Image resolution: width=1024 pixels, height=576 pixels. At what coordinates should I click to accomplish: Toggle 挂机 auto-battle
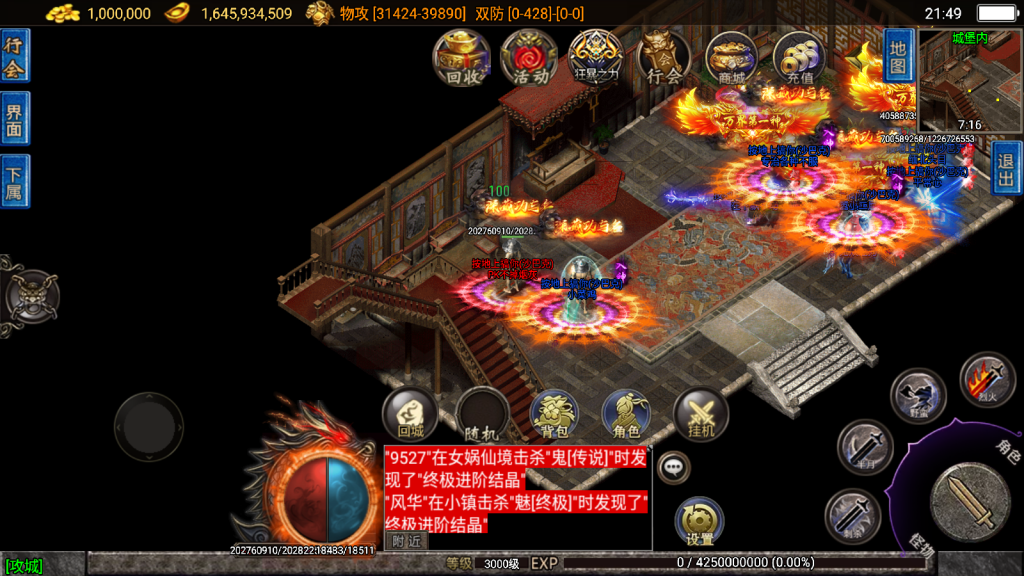coord(701,415)
